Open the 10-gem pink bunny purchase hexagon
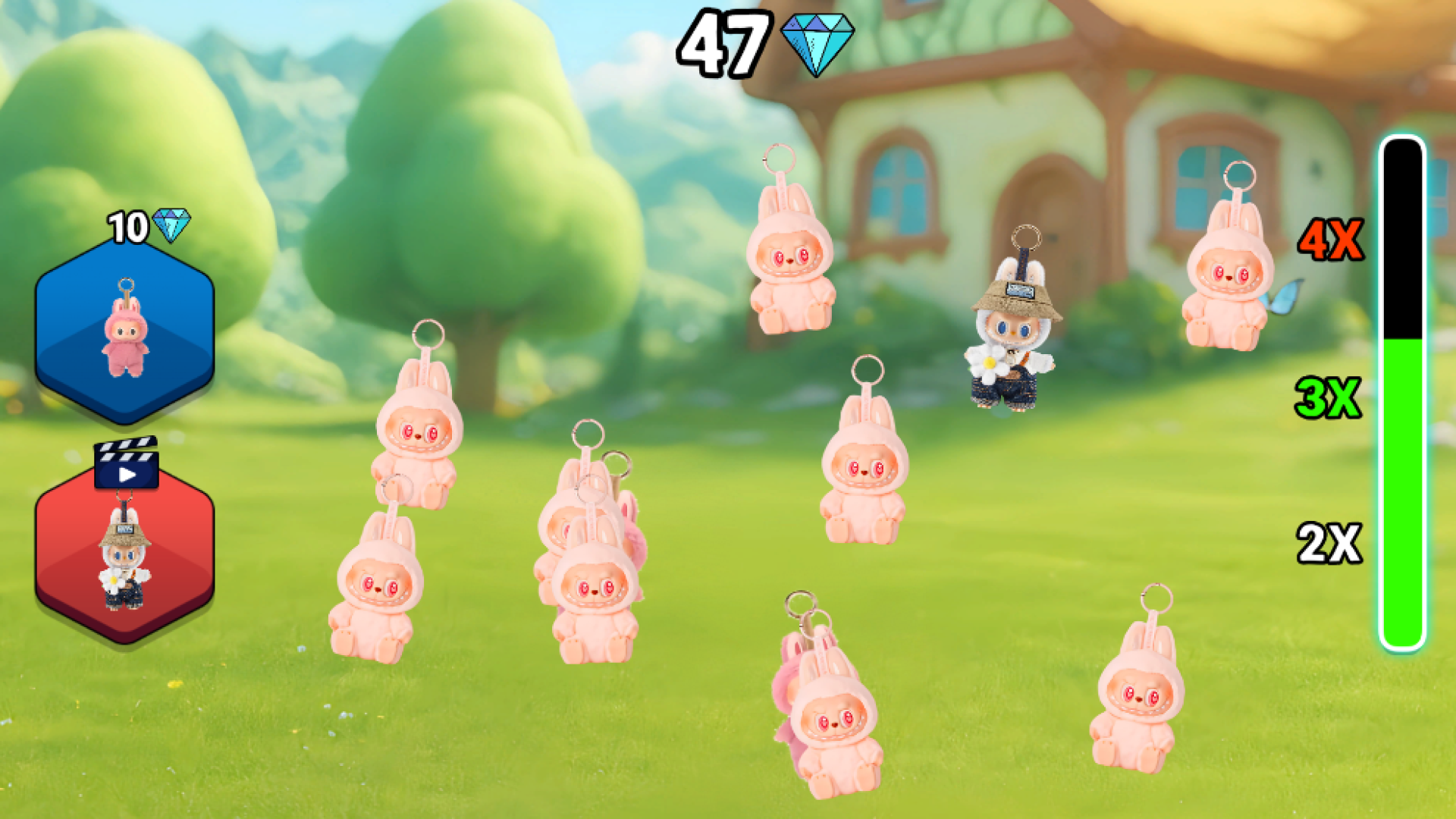1456x819 pixels. (125, 334)
